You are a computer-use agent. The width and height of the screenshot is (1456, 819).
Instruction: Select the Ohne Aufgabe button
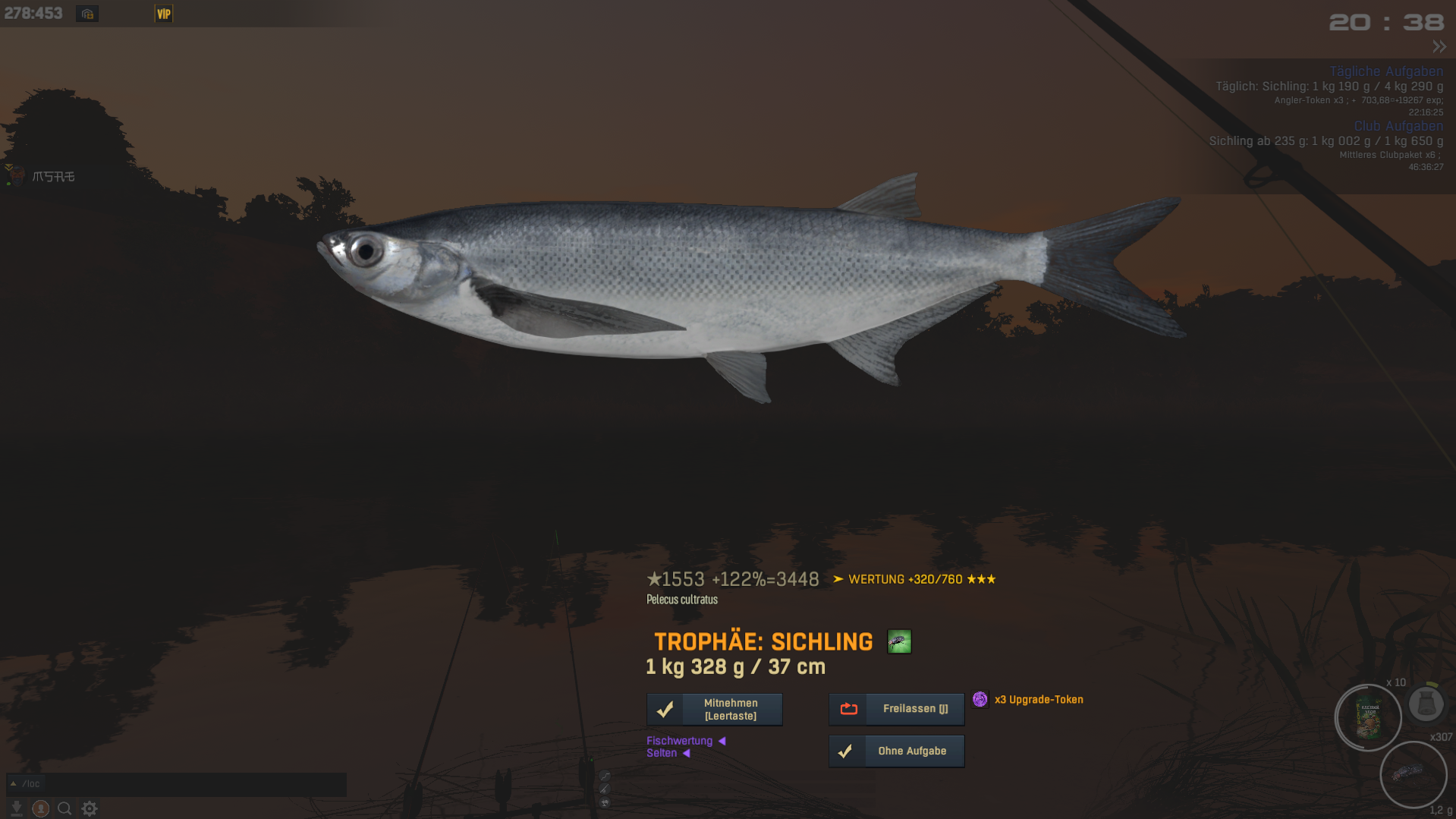896,751
